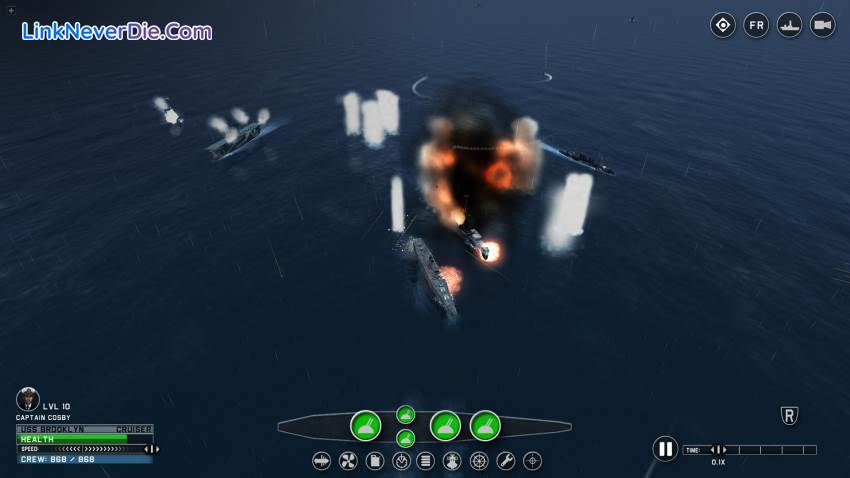
Task: Click the stacked ammunition icon
Action: click(x=426, y=461)
